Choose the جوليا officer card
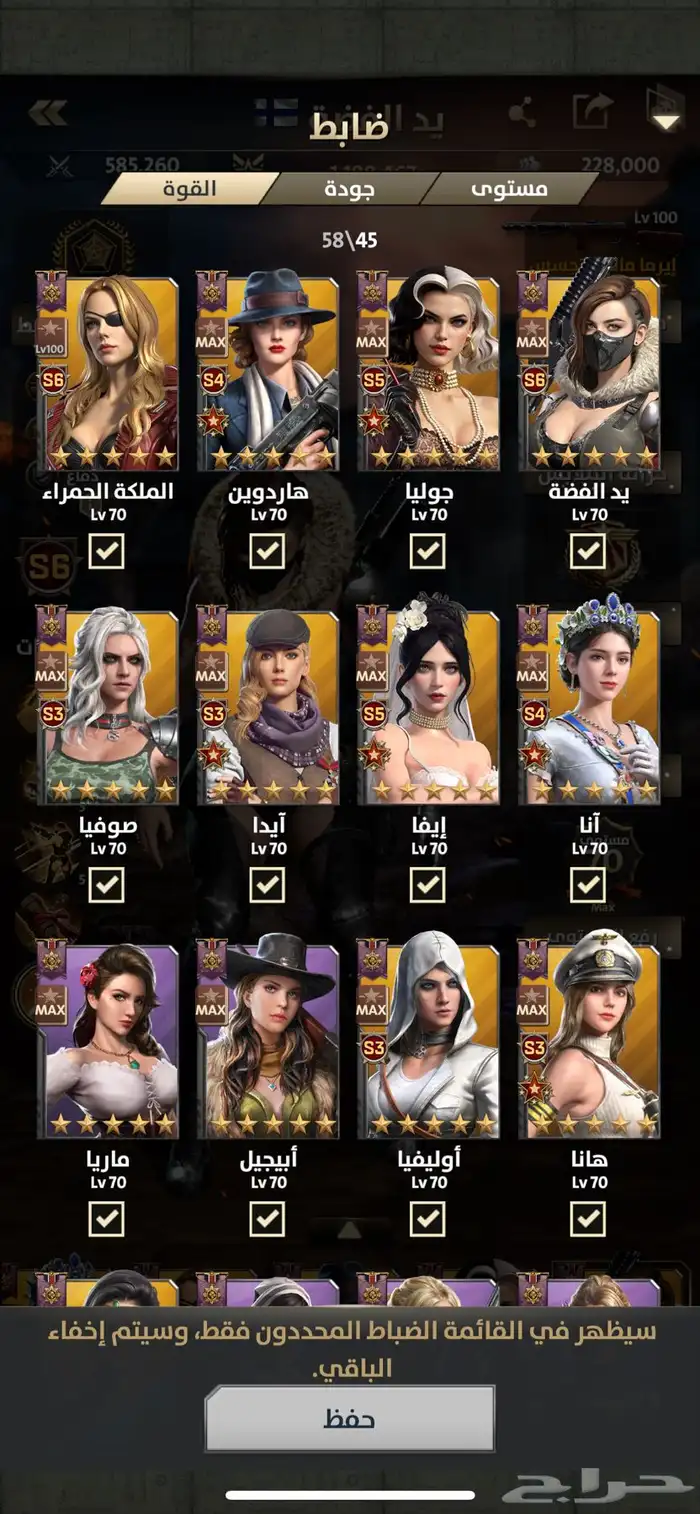The height and width of the screenshot is (1514, 700). pos(428,372)
